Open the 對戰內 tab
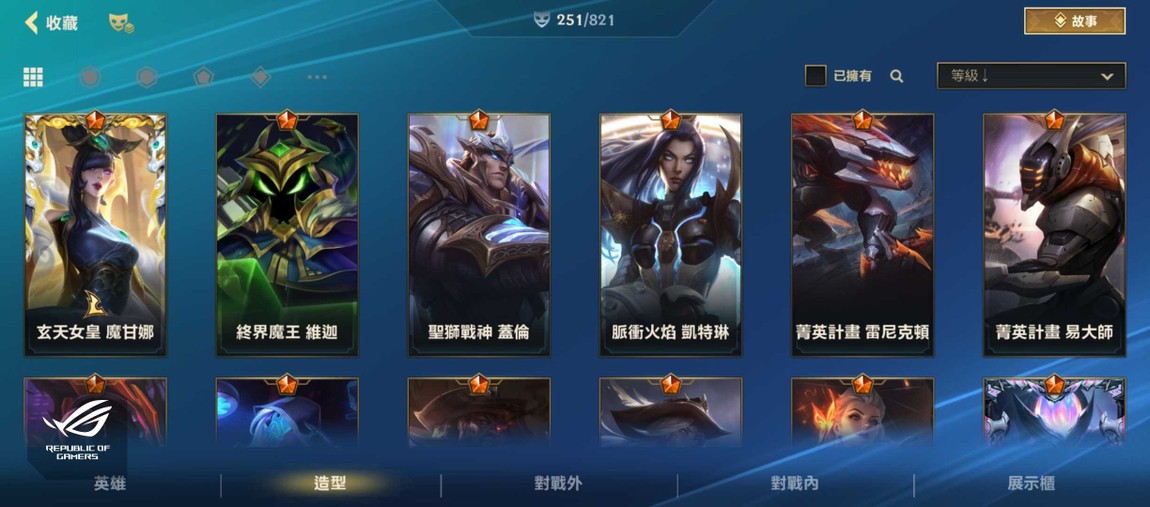This screenshot has height=507, width=1150. 795,484
